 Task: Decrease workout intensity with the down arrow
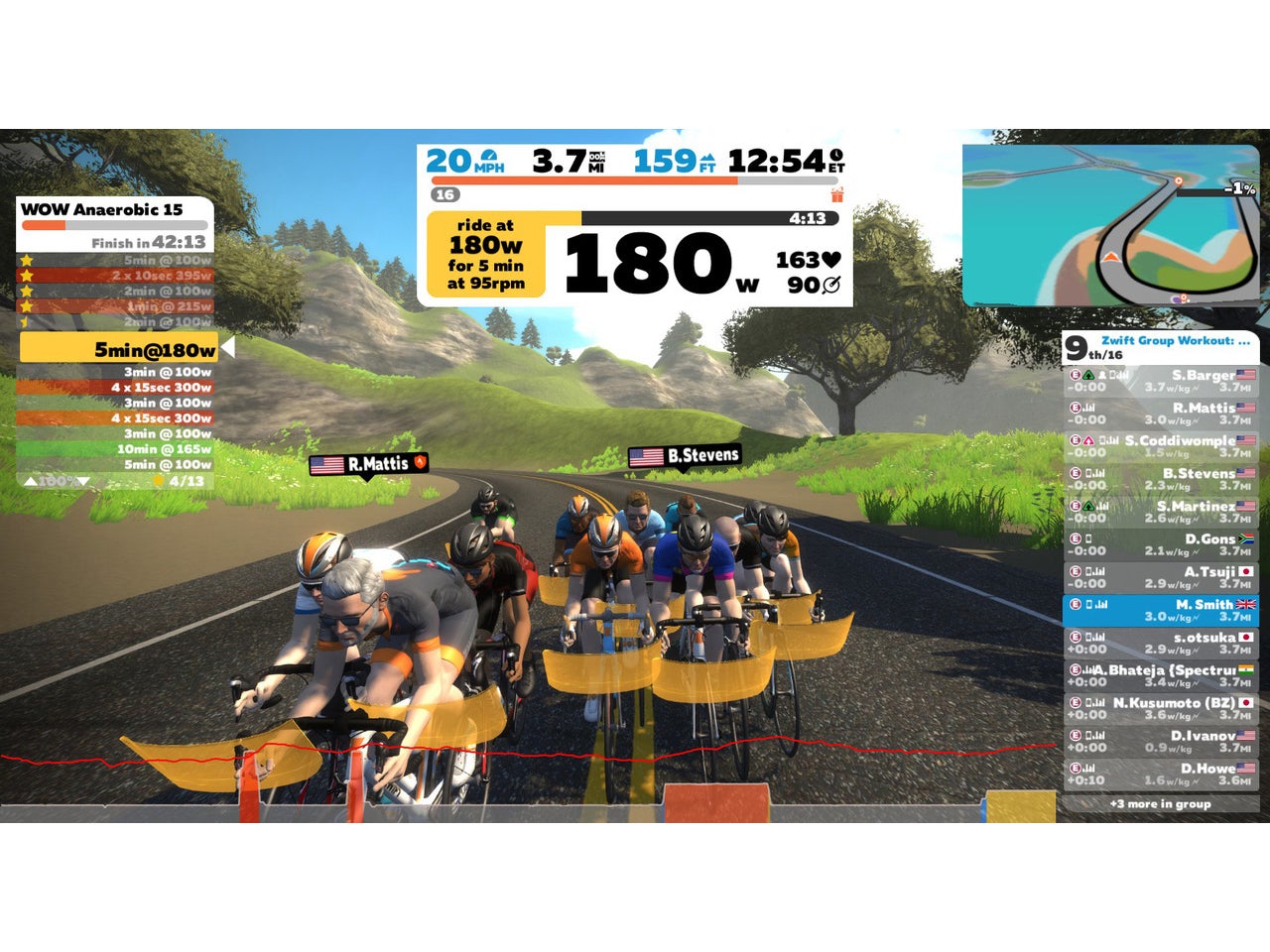82,481
